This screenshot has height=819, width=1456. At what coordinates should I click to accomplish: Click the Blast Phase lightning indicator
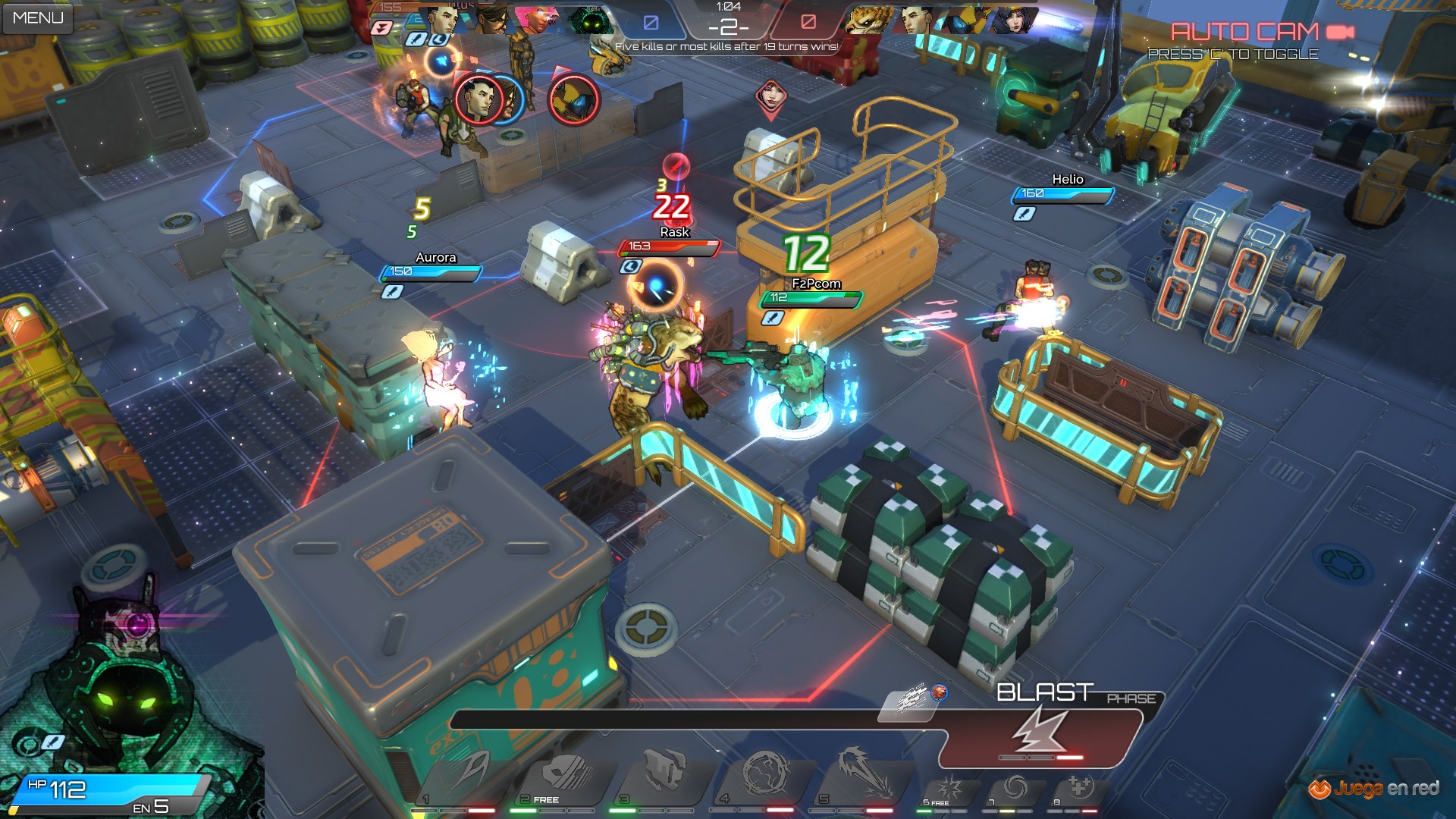pos(1040,730)
